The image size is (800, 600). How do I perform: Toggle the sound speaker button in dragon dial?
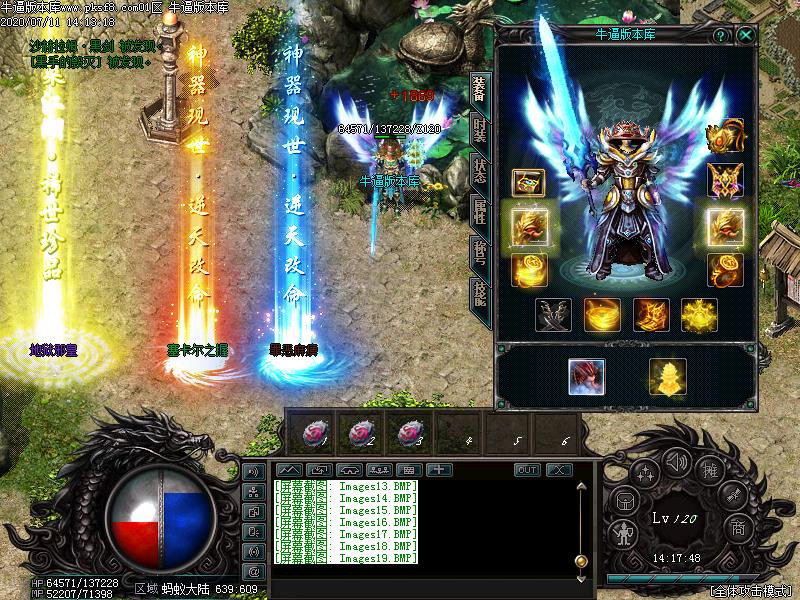677,461
